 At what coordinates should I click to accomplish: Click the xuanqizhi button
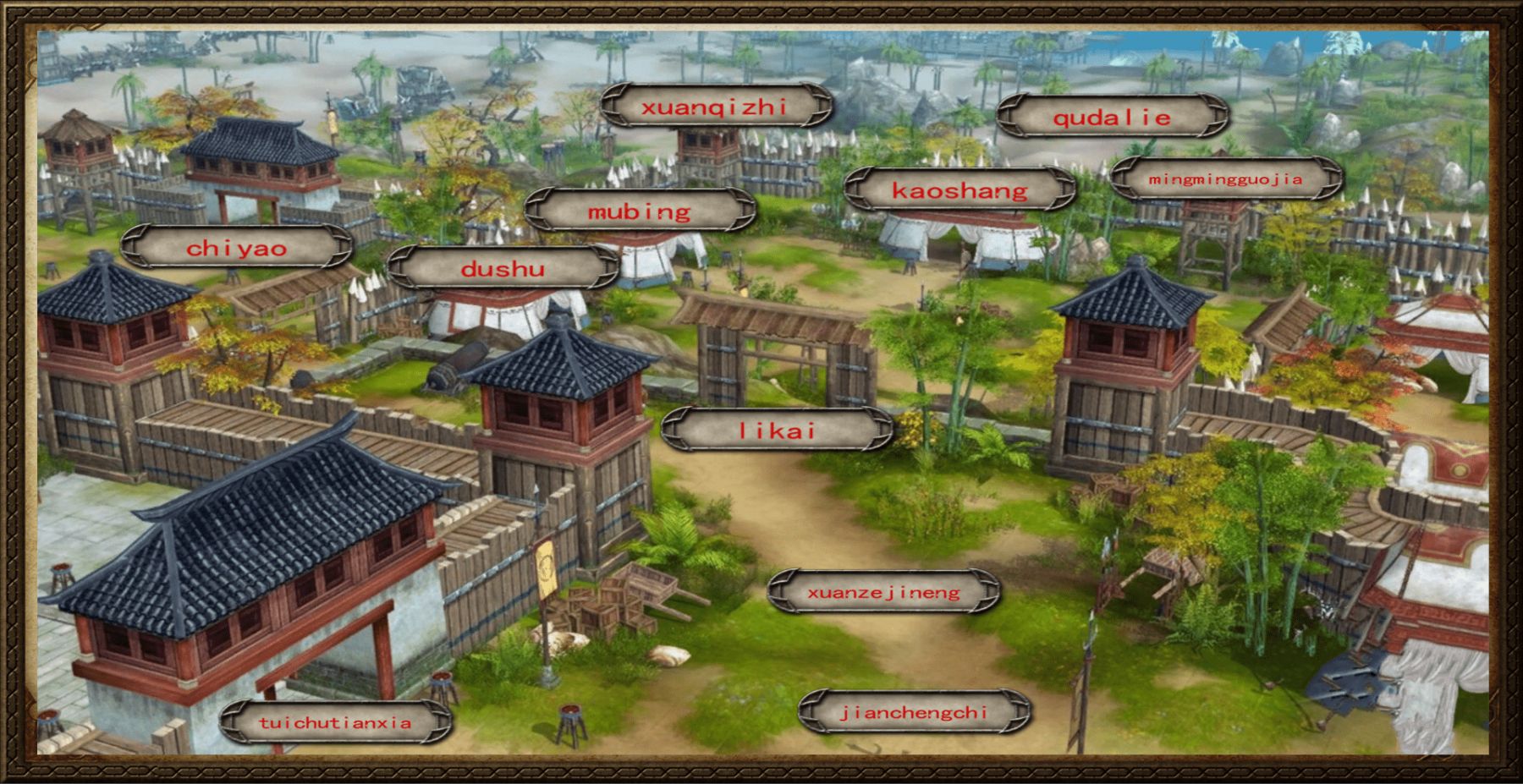pyautogui.click(x=716, y=107)
